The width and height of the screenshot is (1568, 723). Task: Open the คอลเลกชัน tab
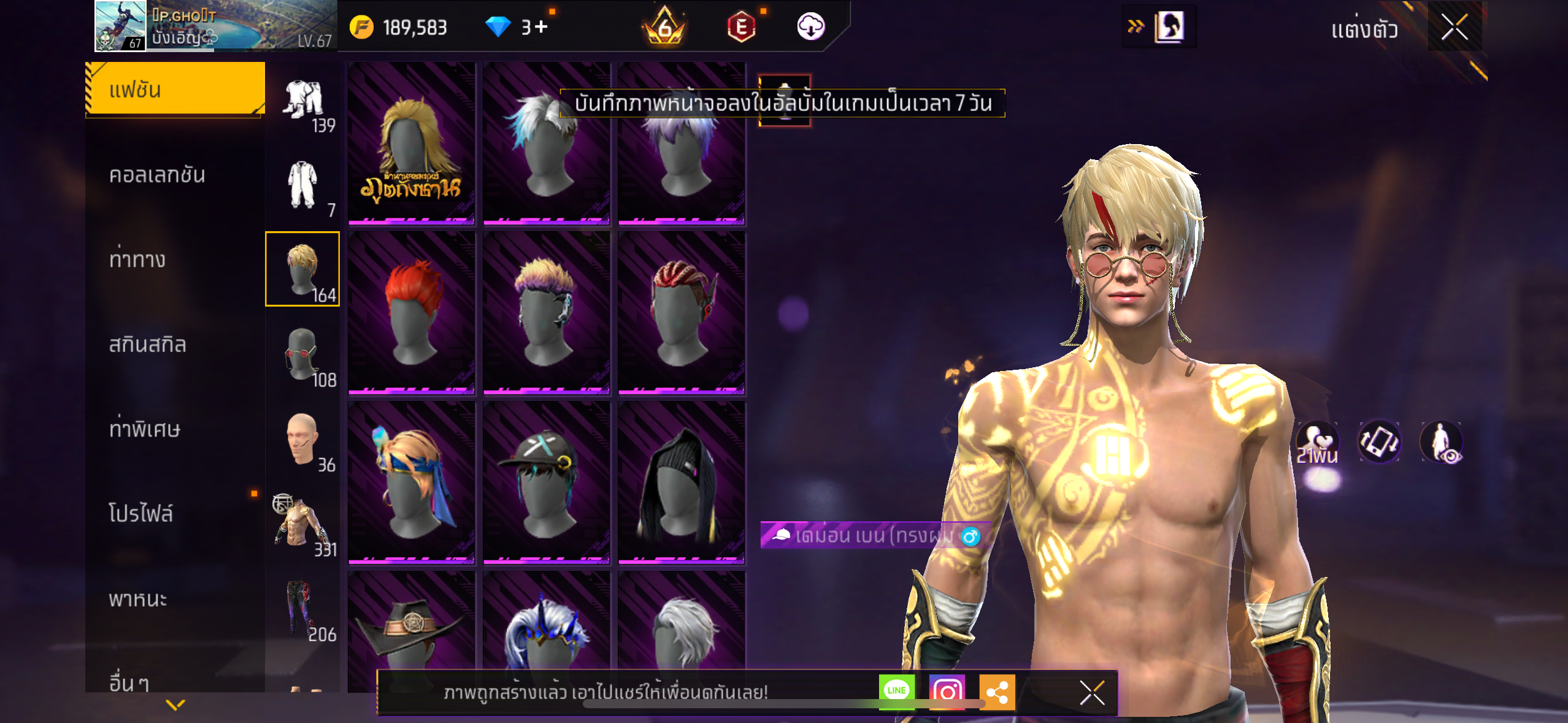tap(157, 175)
